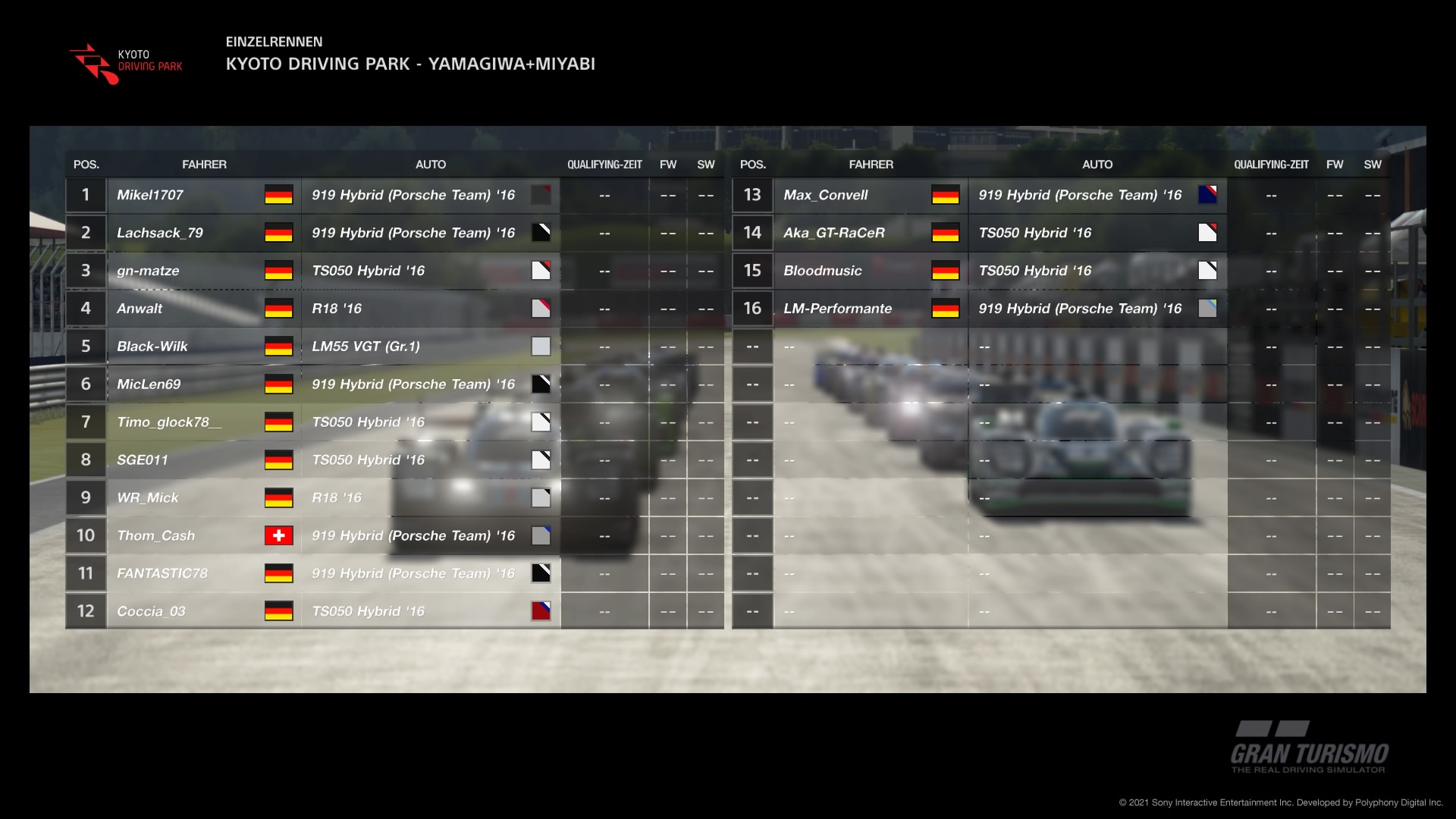The image size is (1456, 819).
Task: Select Coccia_03 in twelfth position
Action: pos(151,612)
